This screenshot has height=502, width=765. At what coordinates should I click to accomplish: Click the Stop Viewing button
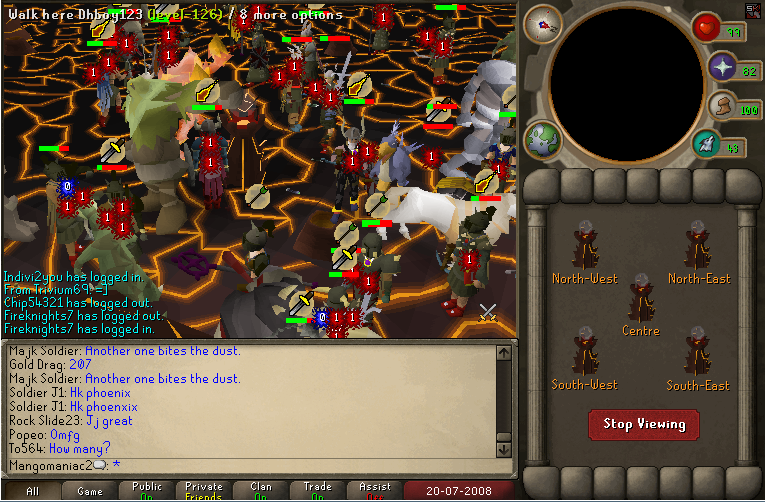[644, 424]
